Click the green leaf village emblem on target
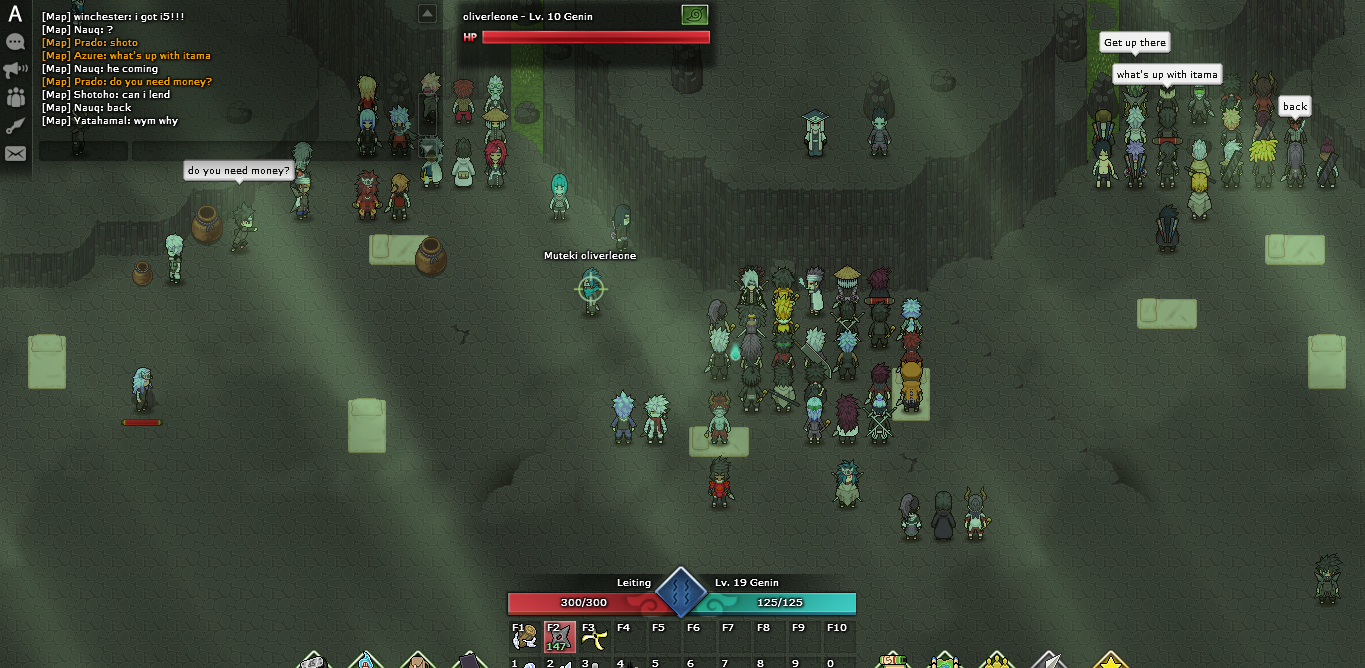This screenshot has height=668, width=1365. [695, 15]
